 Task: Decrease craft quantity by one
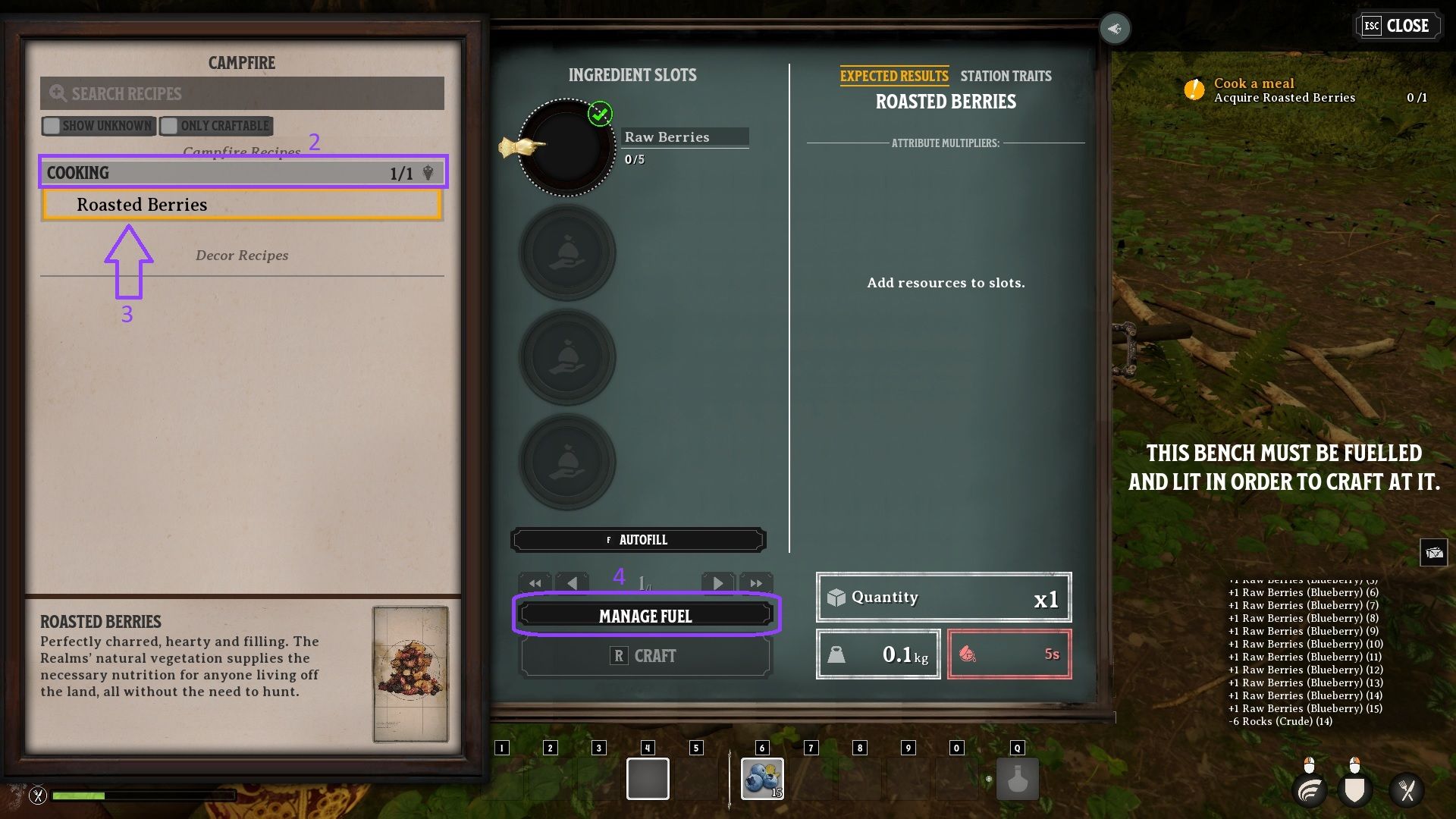573,583
